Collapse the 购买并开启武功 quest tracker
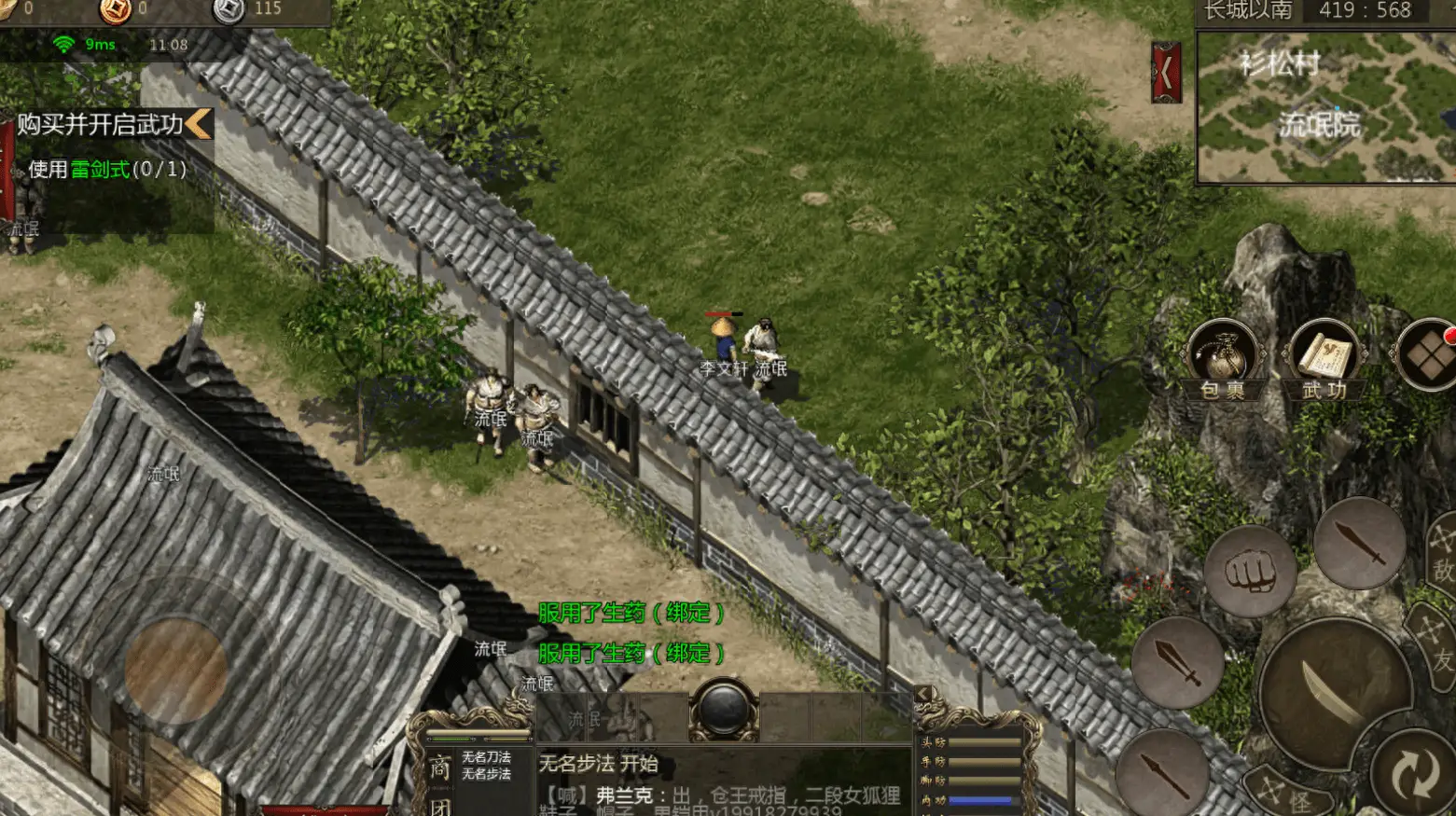The image size is (1456, 816). 198,124
